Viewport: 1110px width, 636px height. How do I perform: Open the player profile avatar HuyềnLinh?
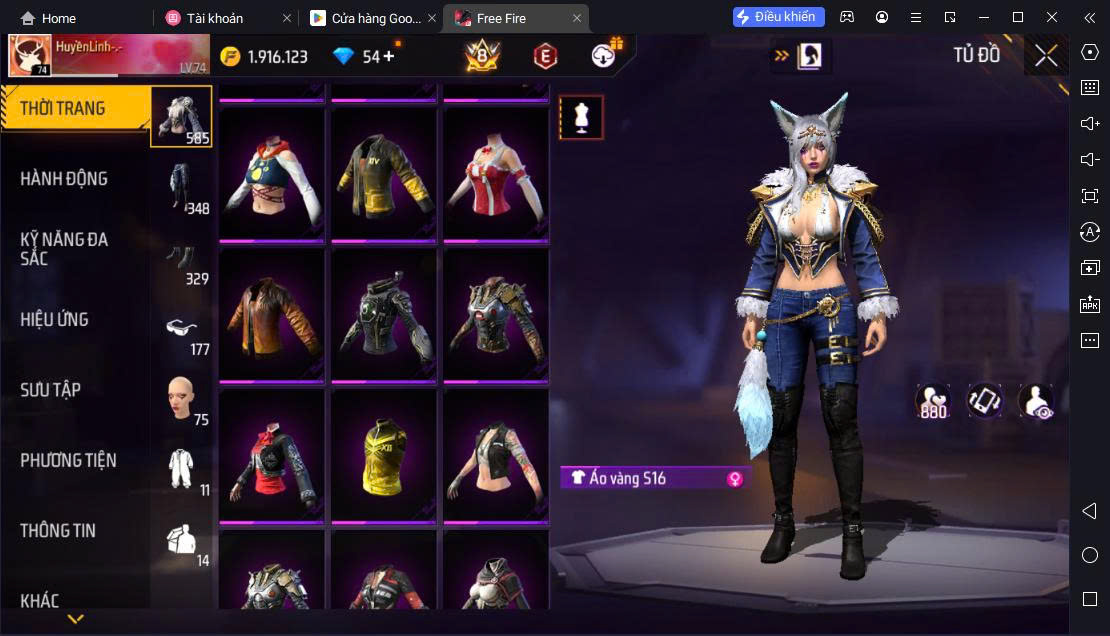coord(30,56)
